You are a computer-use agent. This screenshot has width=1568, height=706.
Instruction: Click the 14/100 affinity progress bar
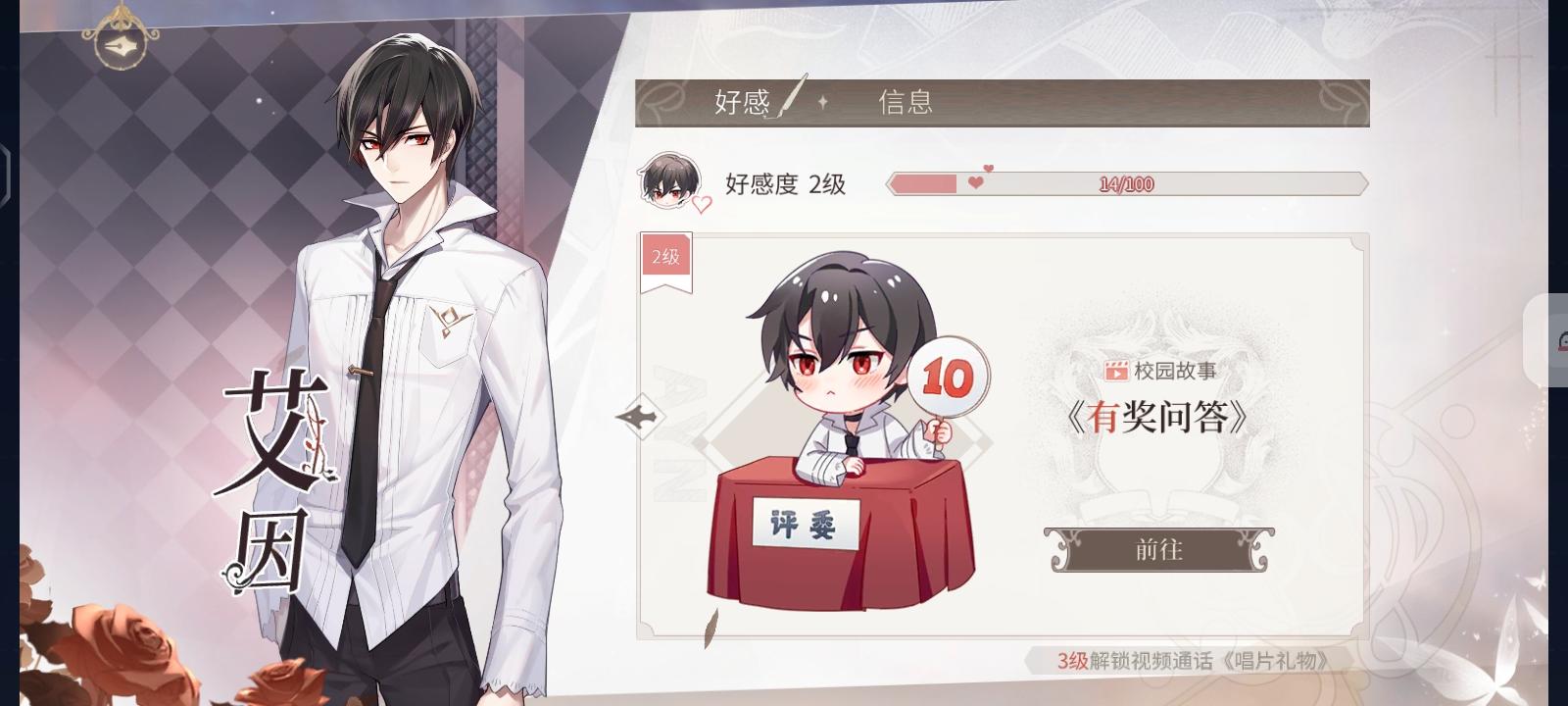pyautogui.click(x=1125, y=183)
